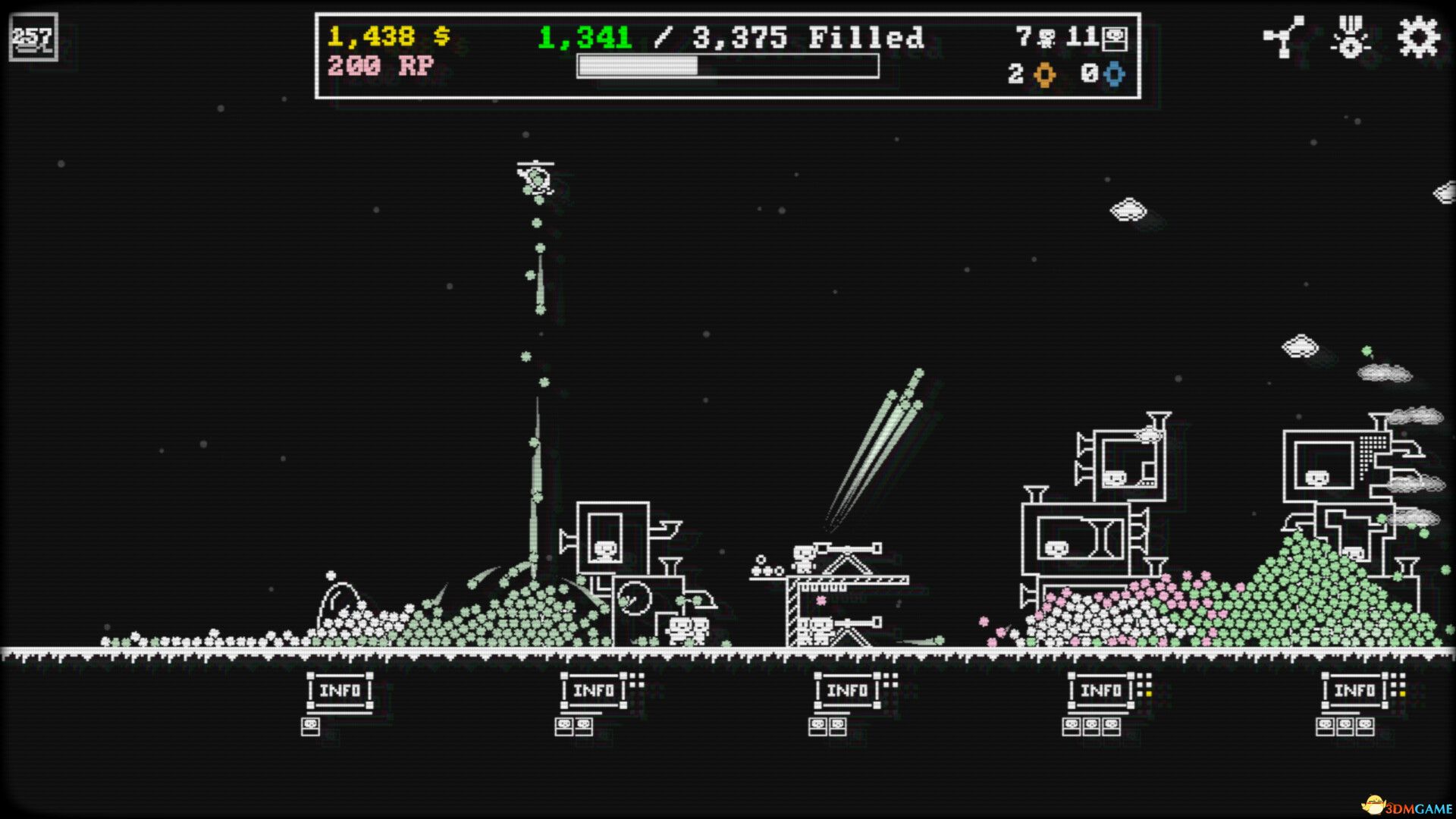The height and width of the screenshot is (819, 1456).
Task: Expand the fourth building's INFO panel
Action: pos(1100,691)
